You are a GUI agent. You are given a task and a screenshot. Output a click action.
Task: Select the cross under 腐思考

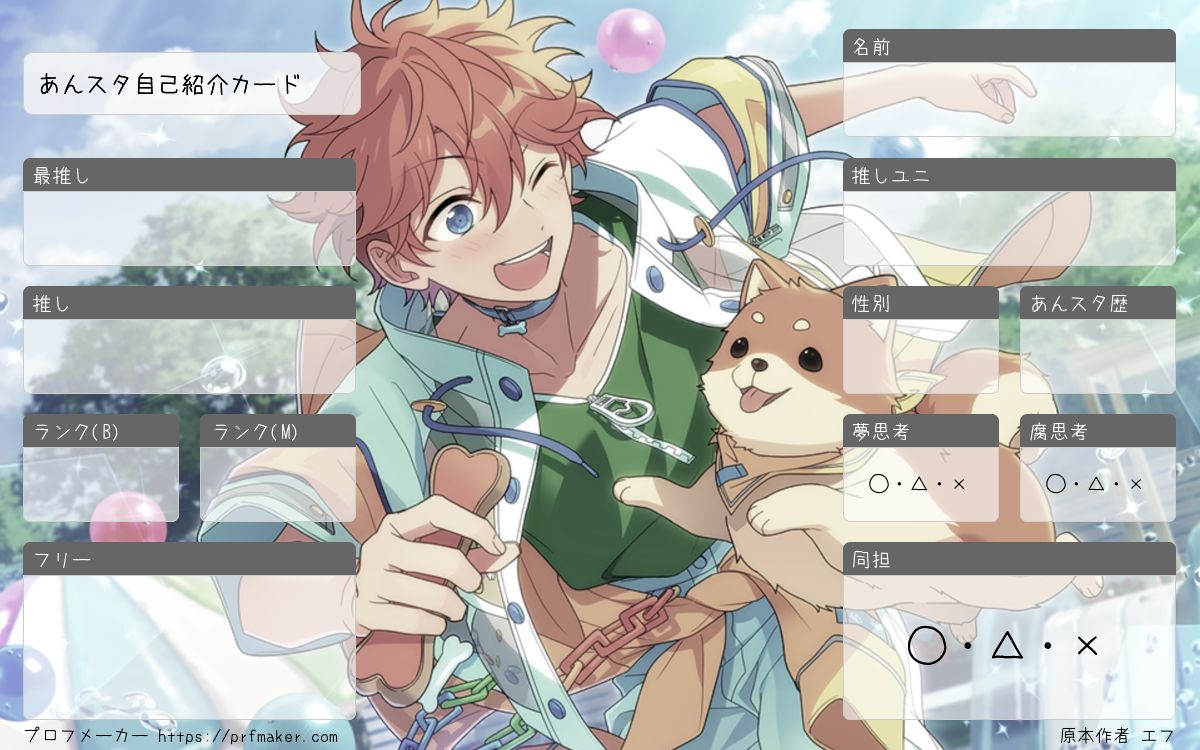(1136, 484)
